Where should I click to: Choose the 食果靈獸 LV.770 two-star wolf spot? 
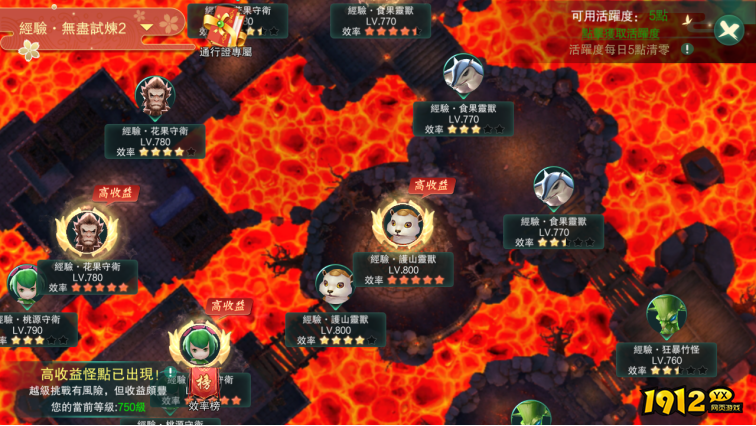[553, 188]
